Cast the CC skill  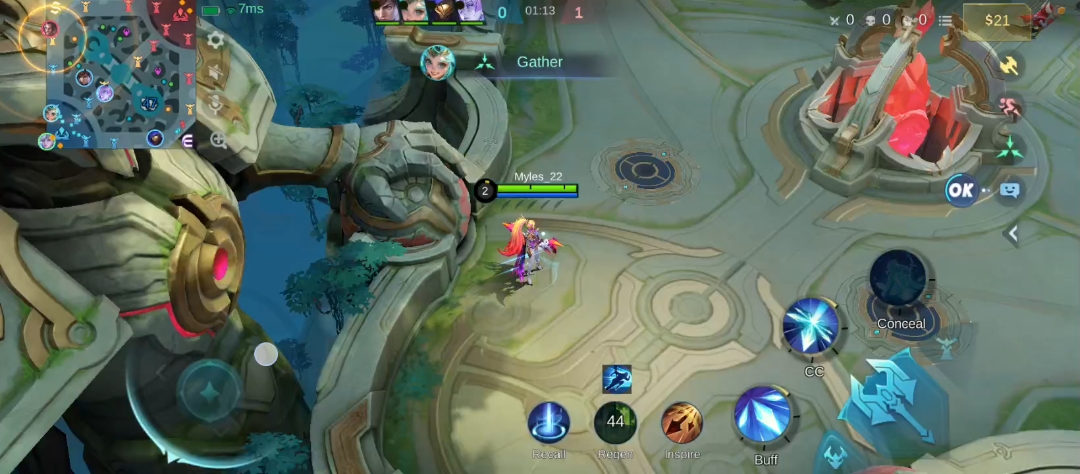point(812,327)
